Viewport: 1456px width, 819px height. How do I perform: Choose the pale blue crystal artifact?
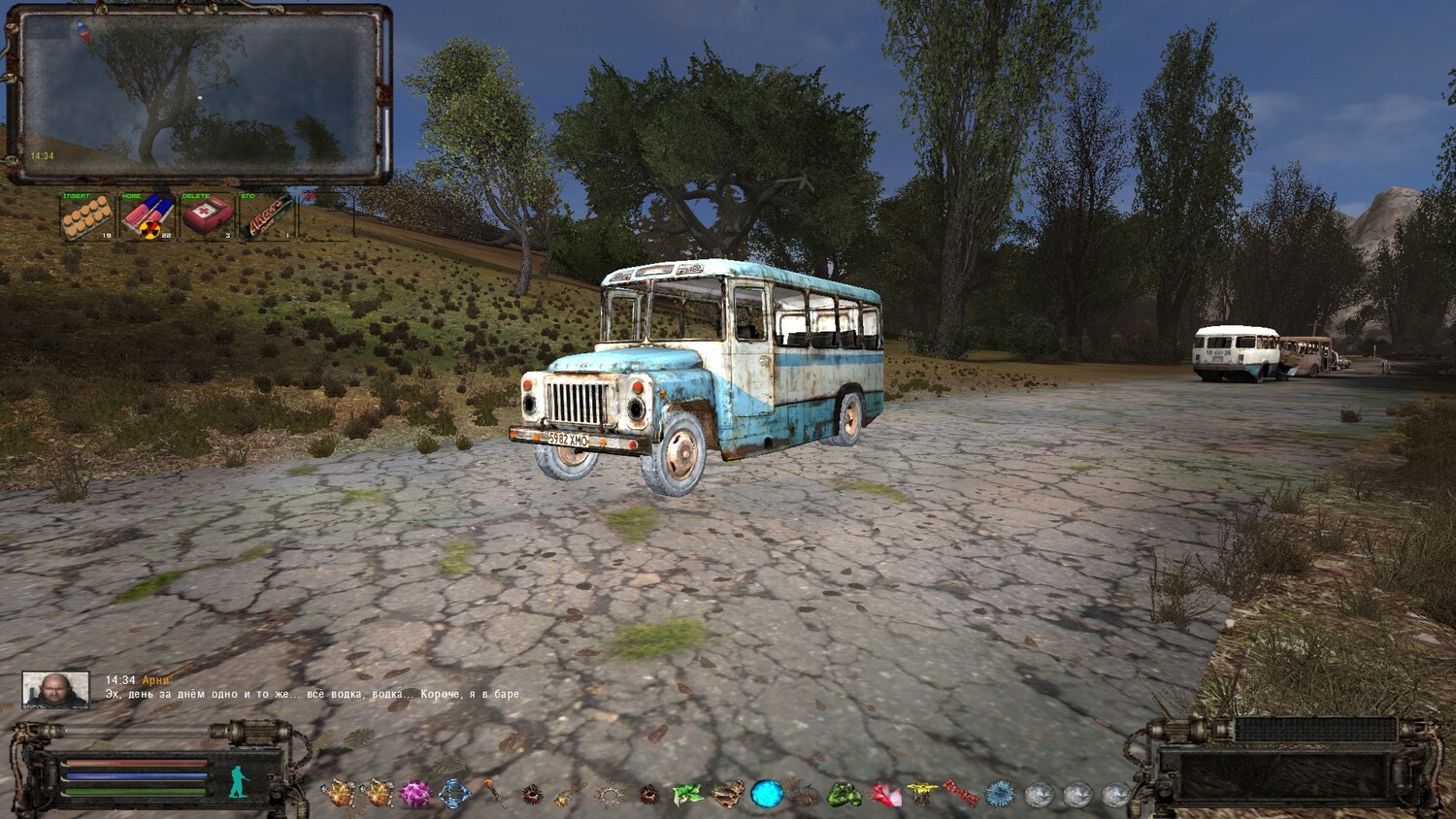click(454, 794)
